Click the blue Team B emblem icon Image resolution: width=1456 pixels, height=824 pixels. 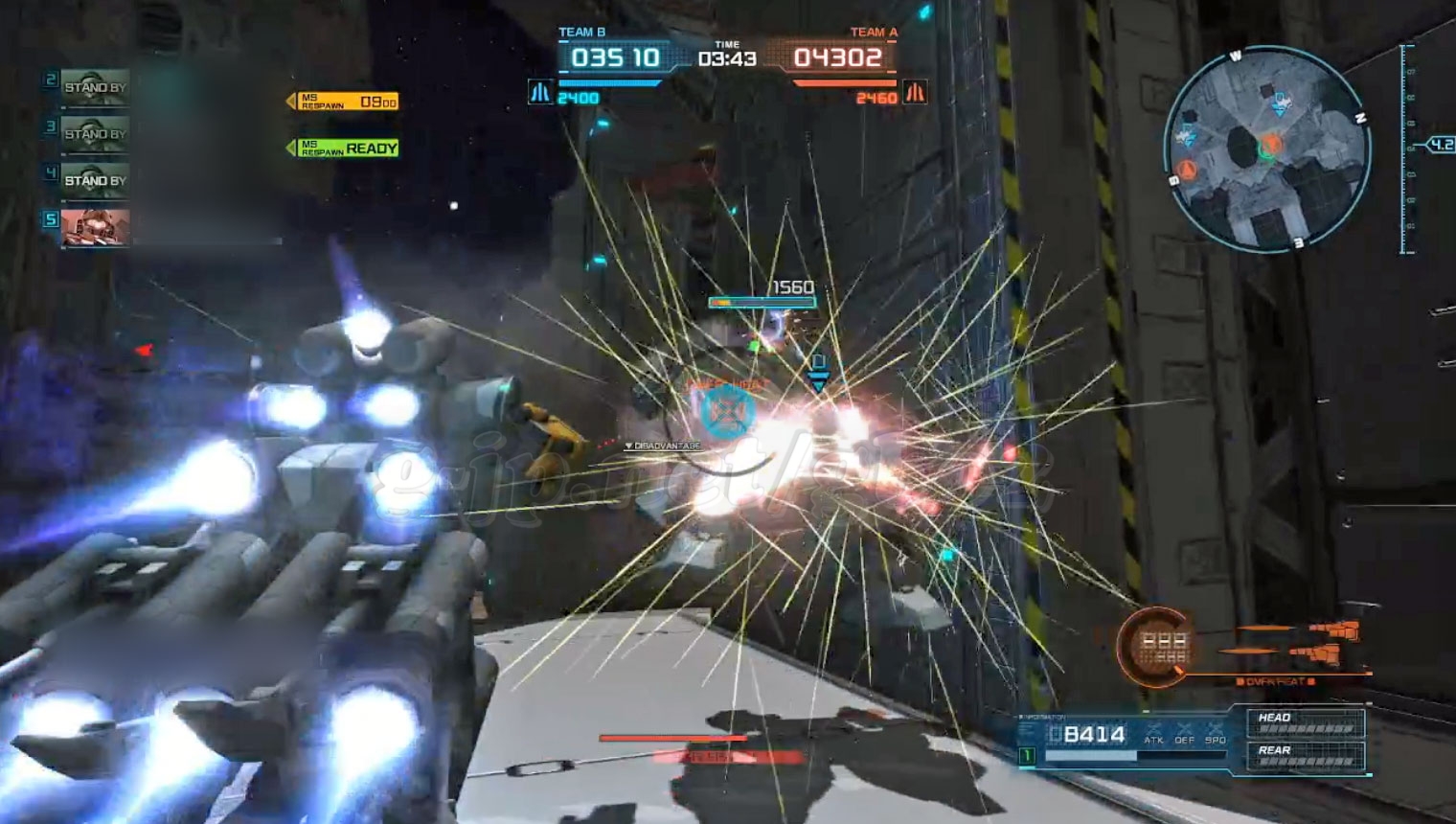pyautogui.click(x=540, y=93)
